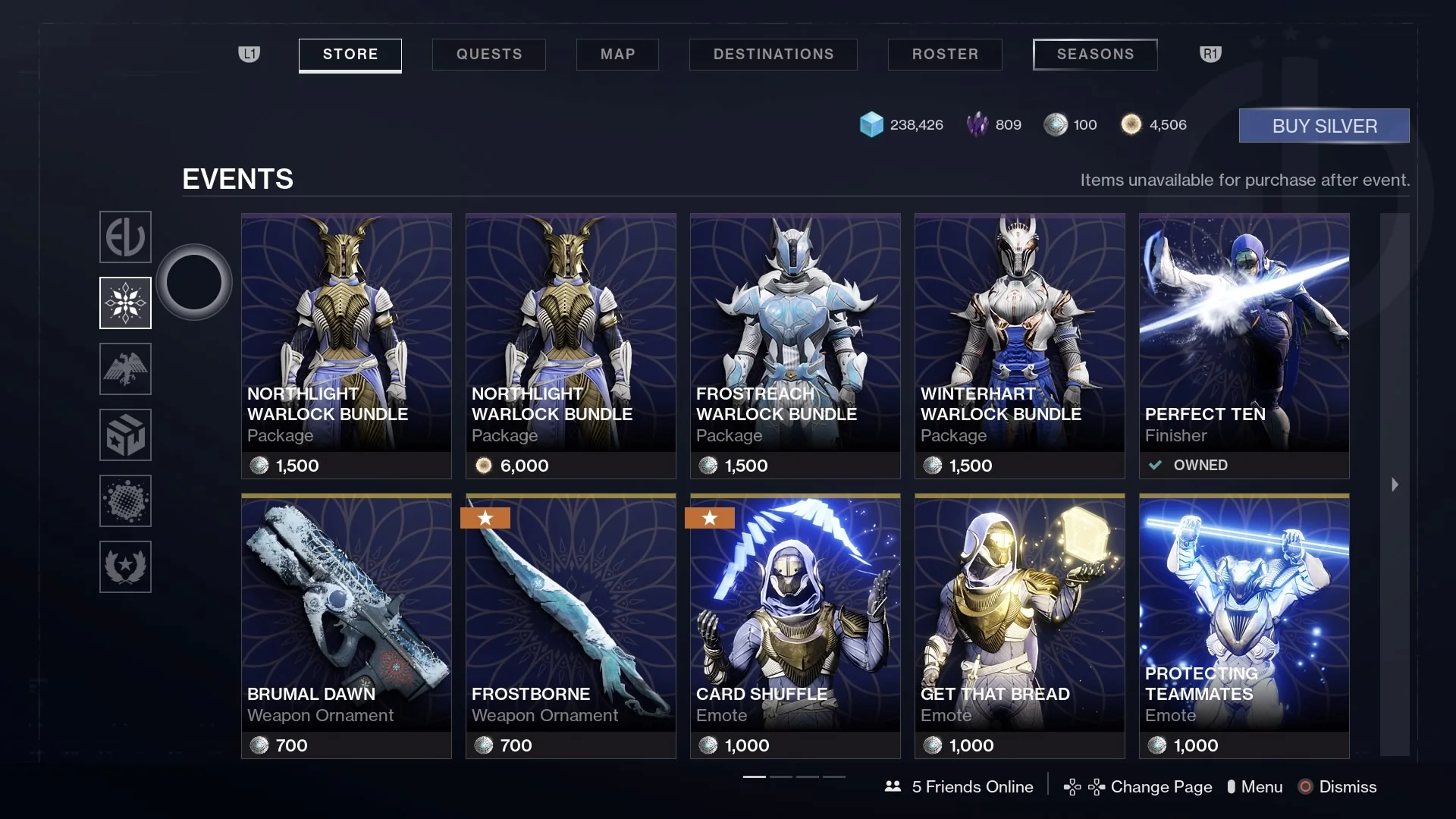Switch to the Map tab
The image size is (1456, 819).
tap(617, 55)
